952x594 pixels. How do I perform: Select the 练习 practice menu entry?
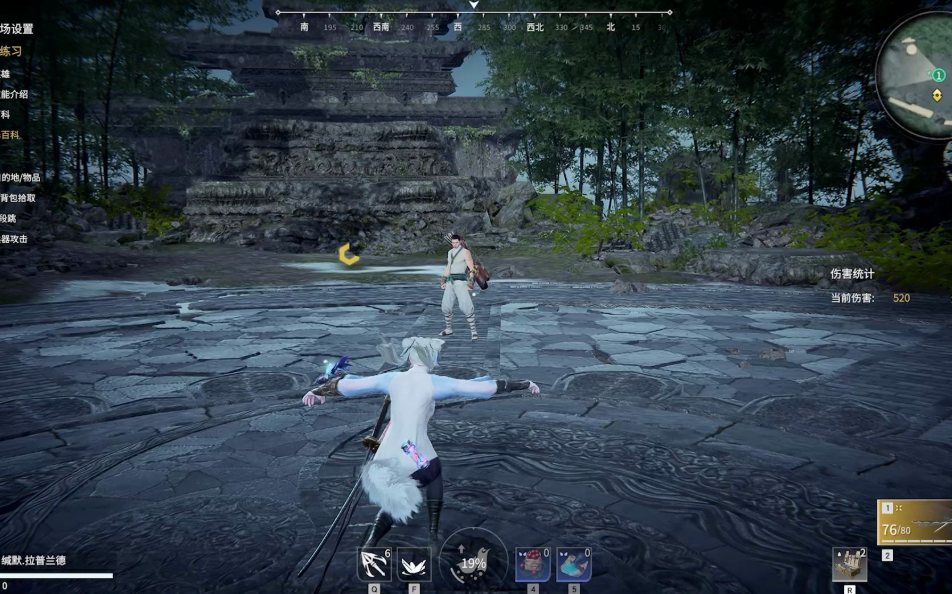(x=11, y=51)
